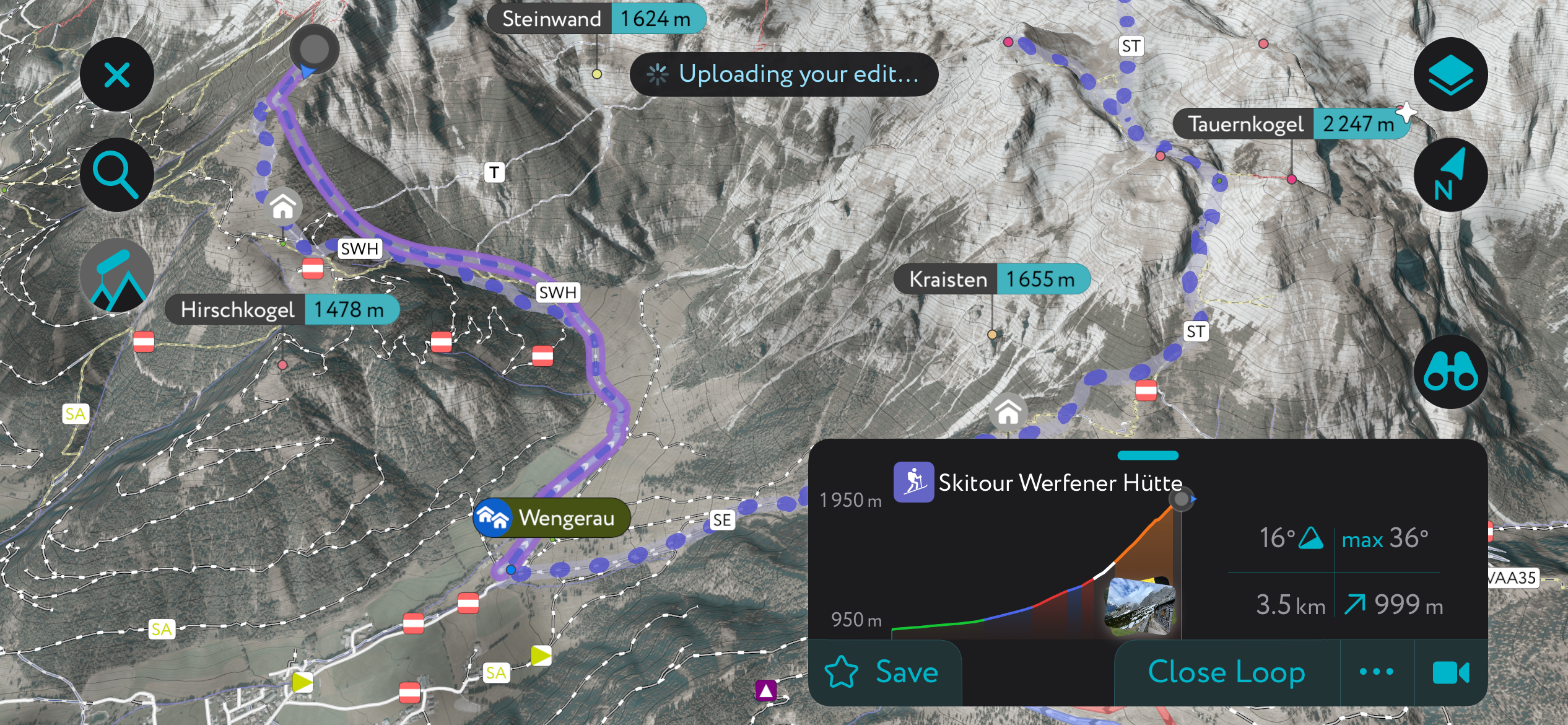The height and width of the screenshot is (725, 1568).
Task: Select the Wengerau village label
Action: click(x=552, y=517)
